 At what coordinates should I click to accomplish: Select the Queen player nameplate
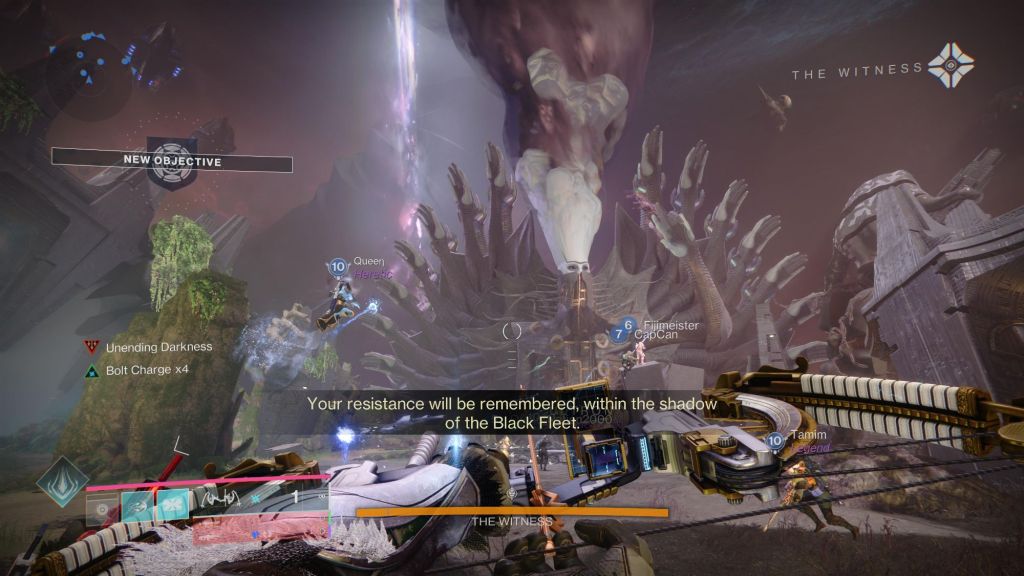pos(368,261)
